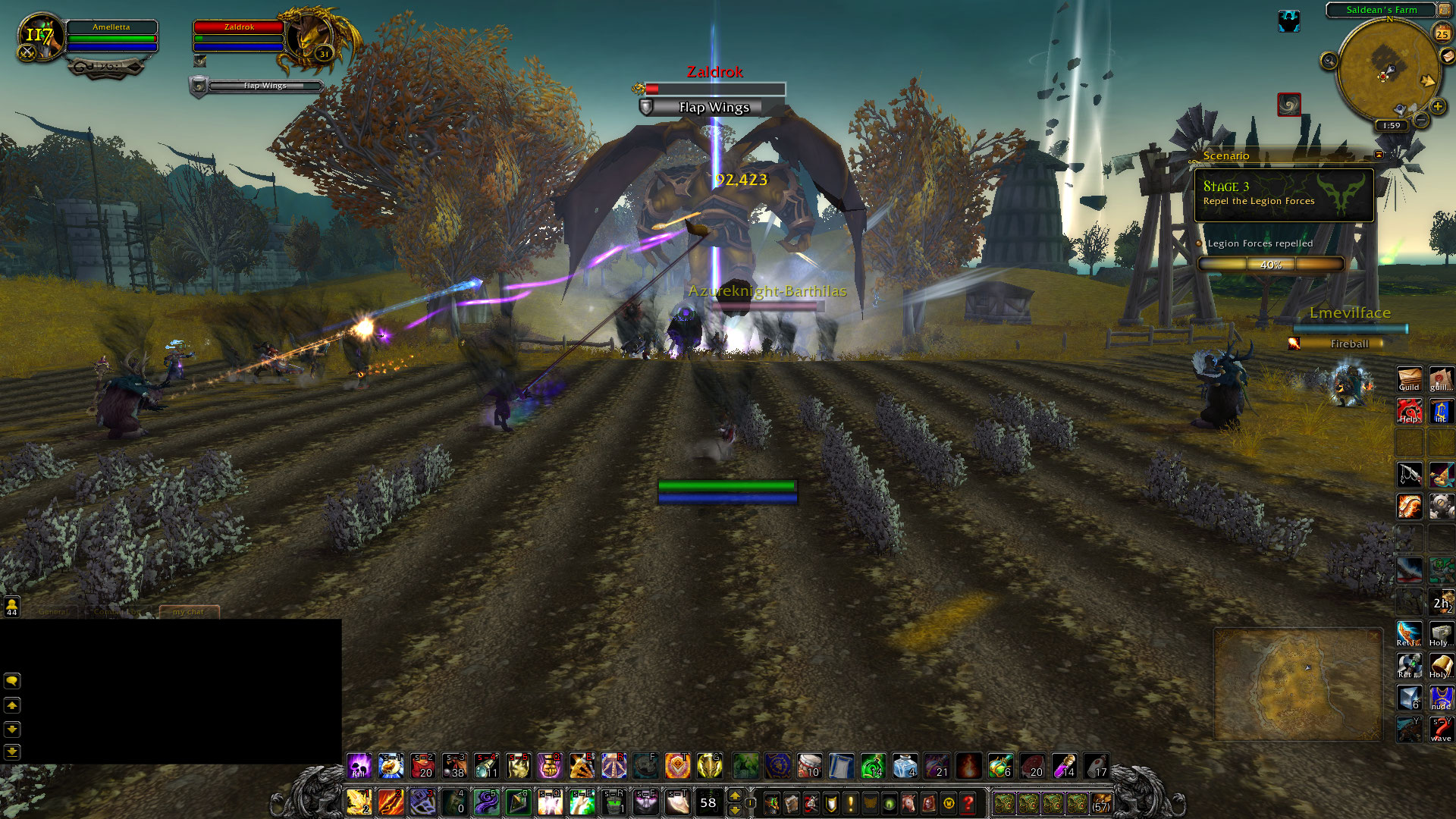Open the calendar showing day 25

pos(1442,33)
